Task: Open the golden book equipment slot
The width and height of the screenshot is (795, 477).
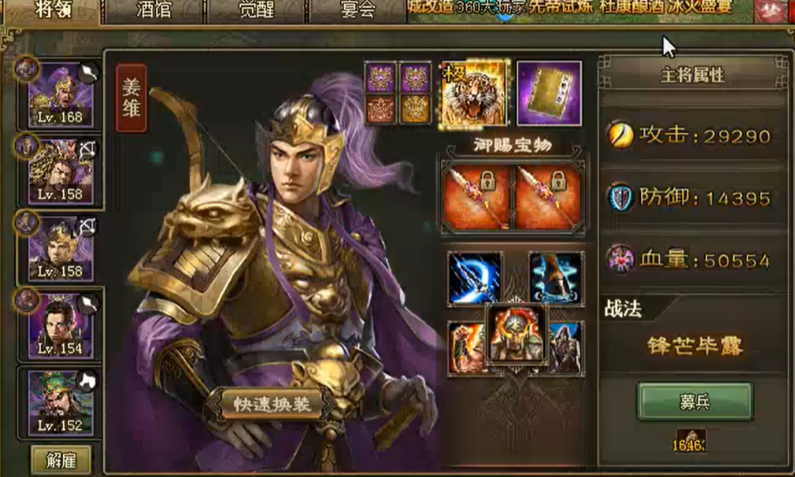Action: [x=549, y=94]
